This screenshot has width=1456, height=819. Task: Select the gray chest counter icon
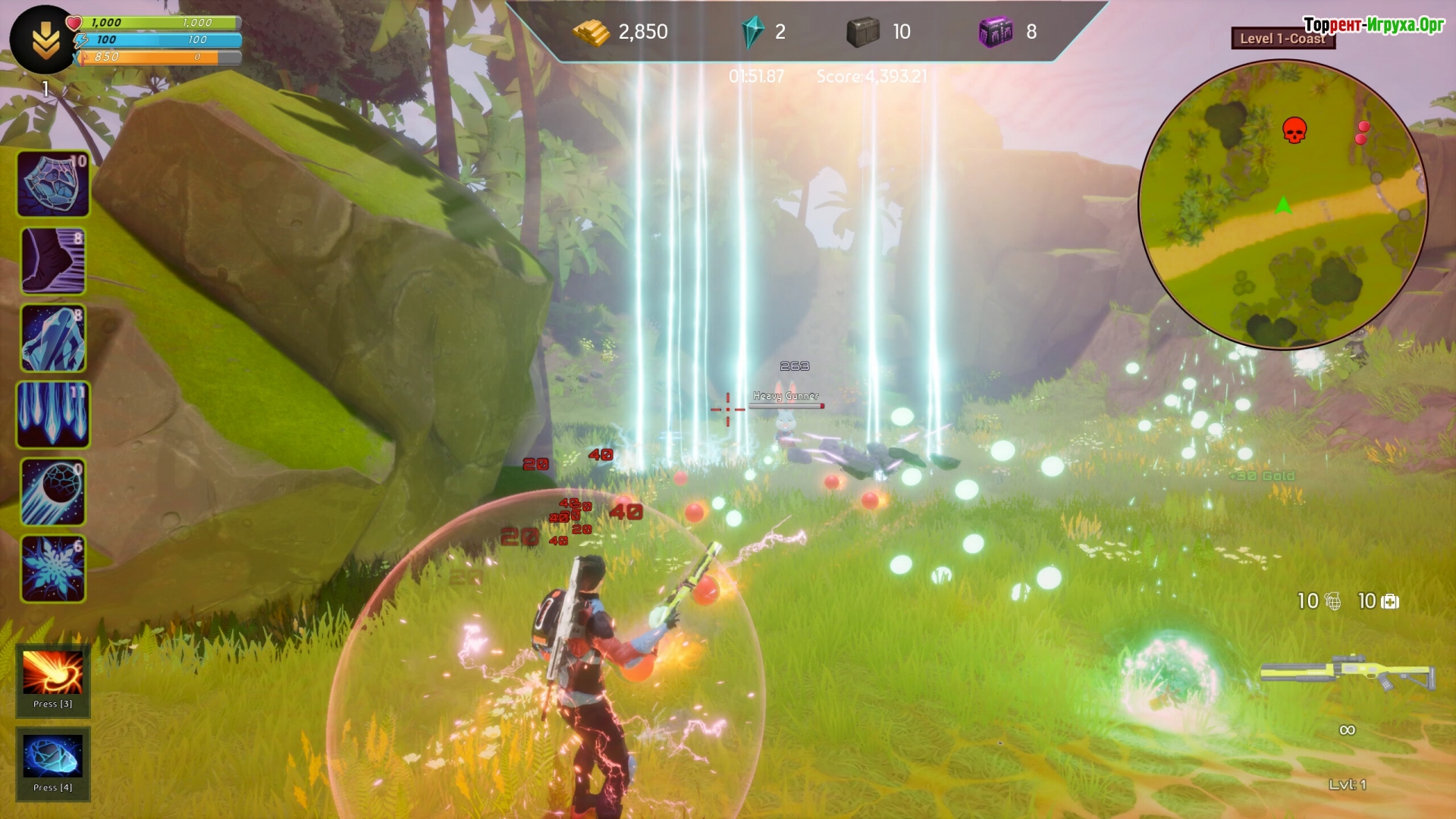[863, 32]
